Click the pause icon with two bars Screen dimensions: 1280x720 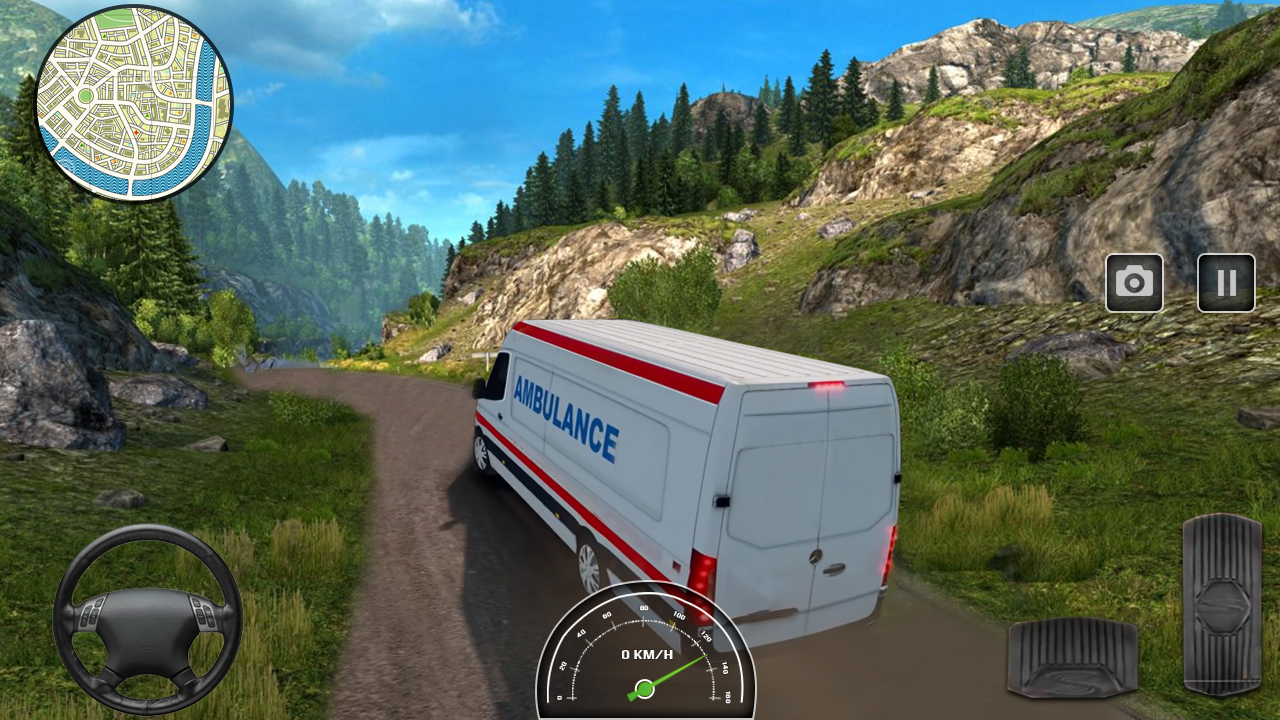coord(1226,283)
